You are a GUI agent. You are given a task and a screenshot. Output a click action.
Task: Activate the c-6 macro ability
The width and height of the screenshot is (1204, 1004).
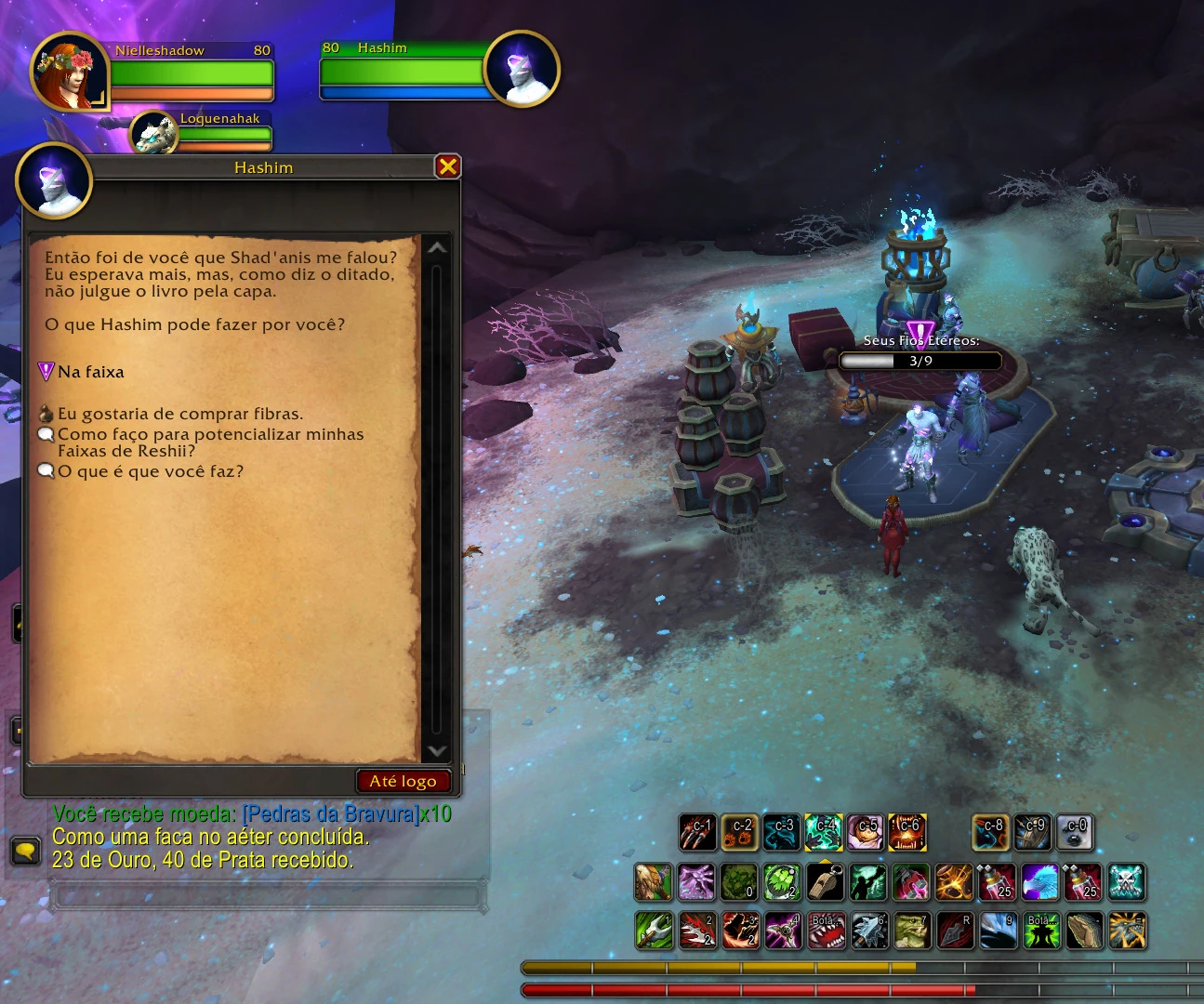pyautogui.click(x=907, y=832)
